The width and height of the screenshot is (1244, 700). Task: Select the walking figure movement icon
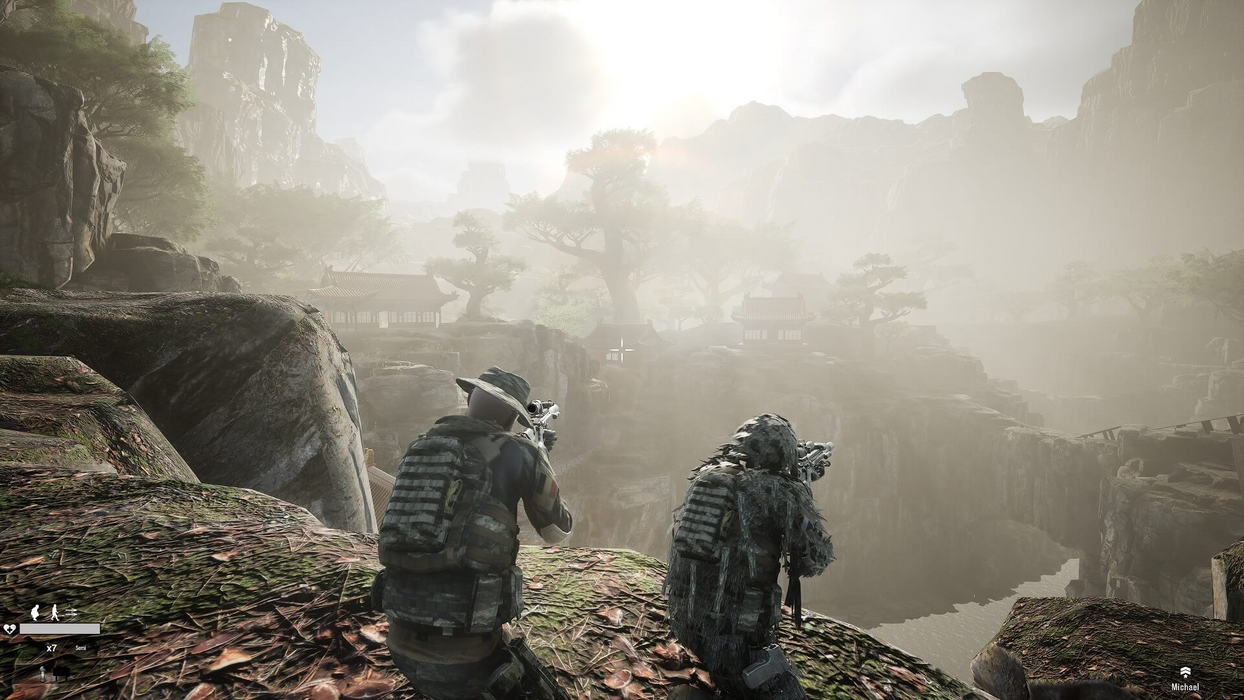point(55,612)
